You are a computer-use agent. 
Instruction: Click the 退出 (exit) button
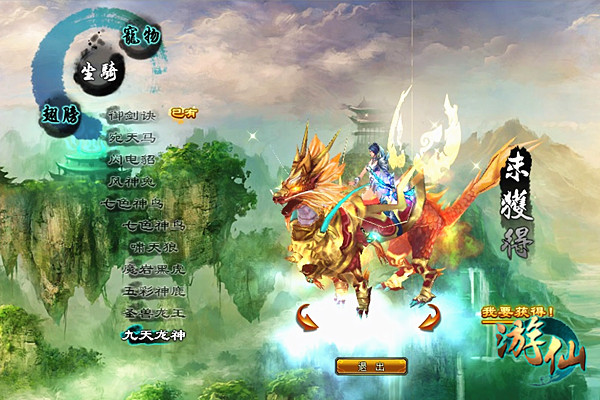click(x=371, y=366)
